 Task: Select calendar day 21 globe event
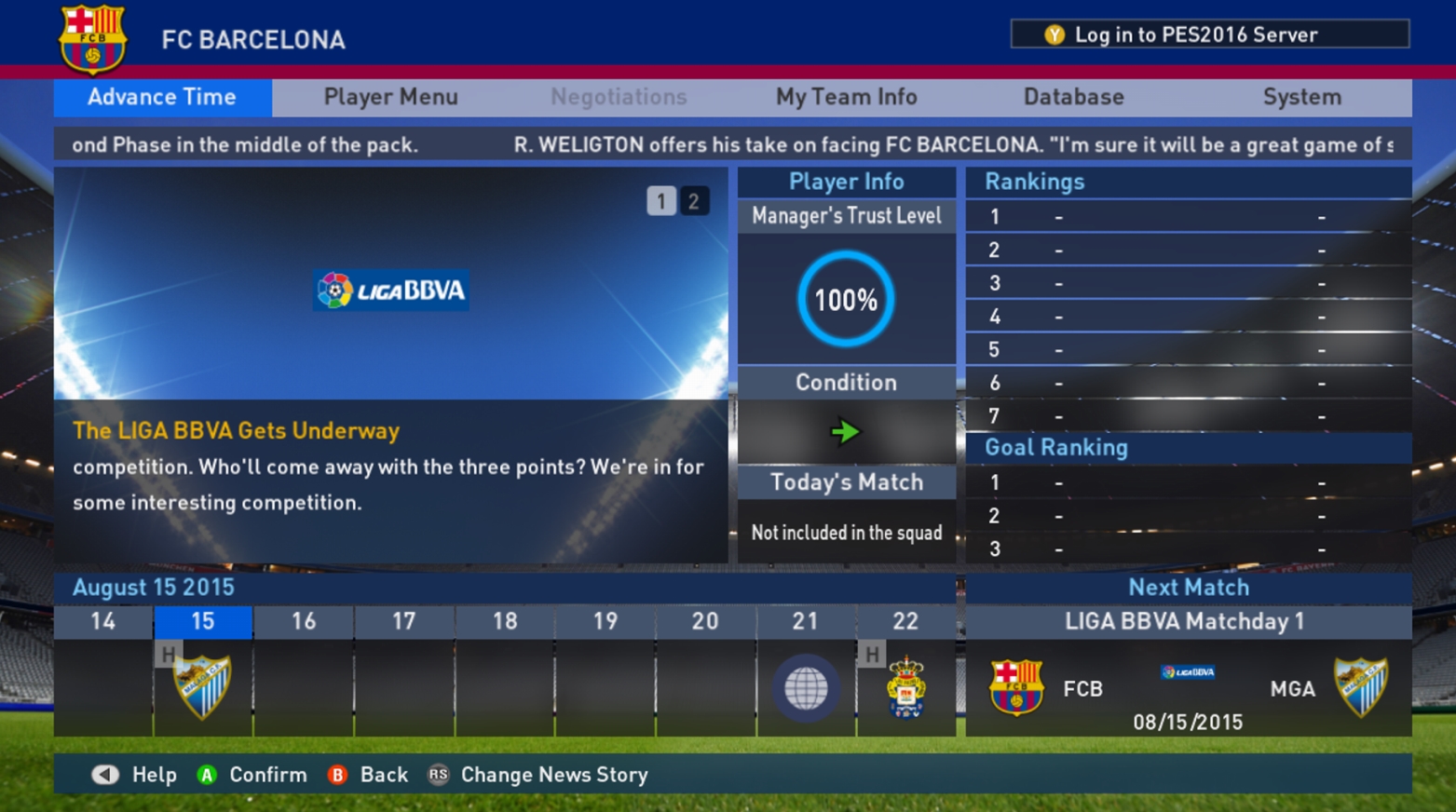pyautogui.click(x=806, y=689)
